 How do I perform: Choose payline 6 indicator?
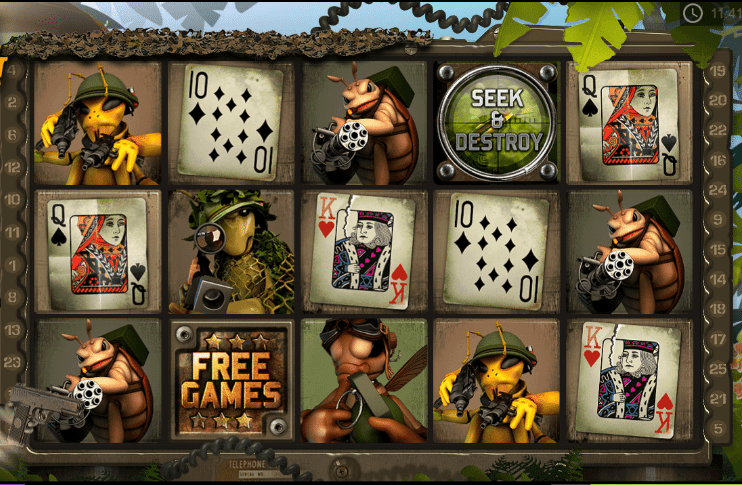pyautogui.click(x=13, y=135)
